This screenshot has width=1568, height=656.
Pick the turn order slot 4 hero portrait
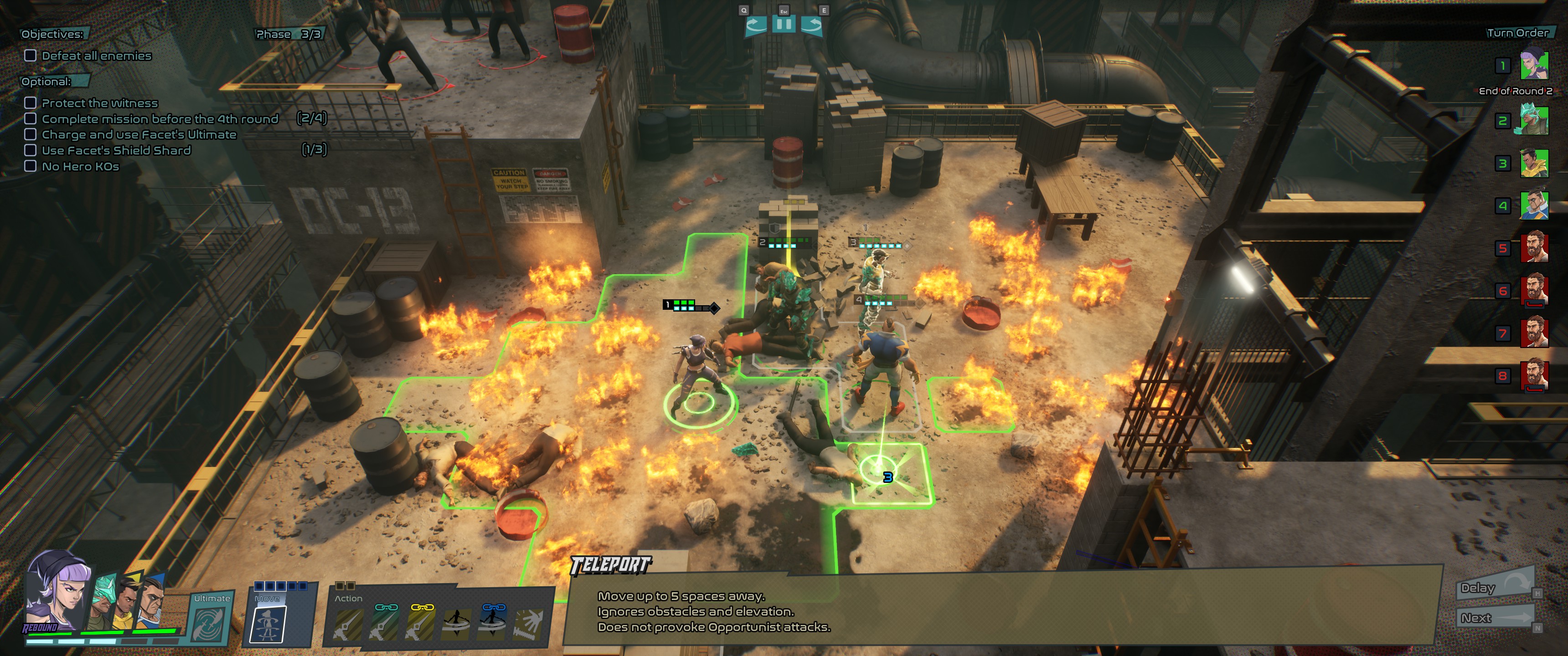point(1534,206)
